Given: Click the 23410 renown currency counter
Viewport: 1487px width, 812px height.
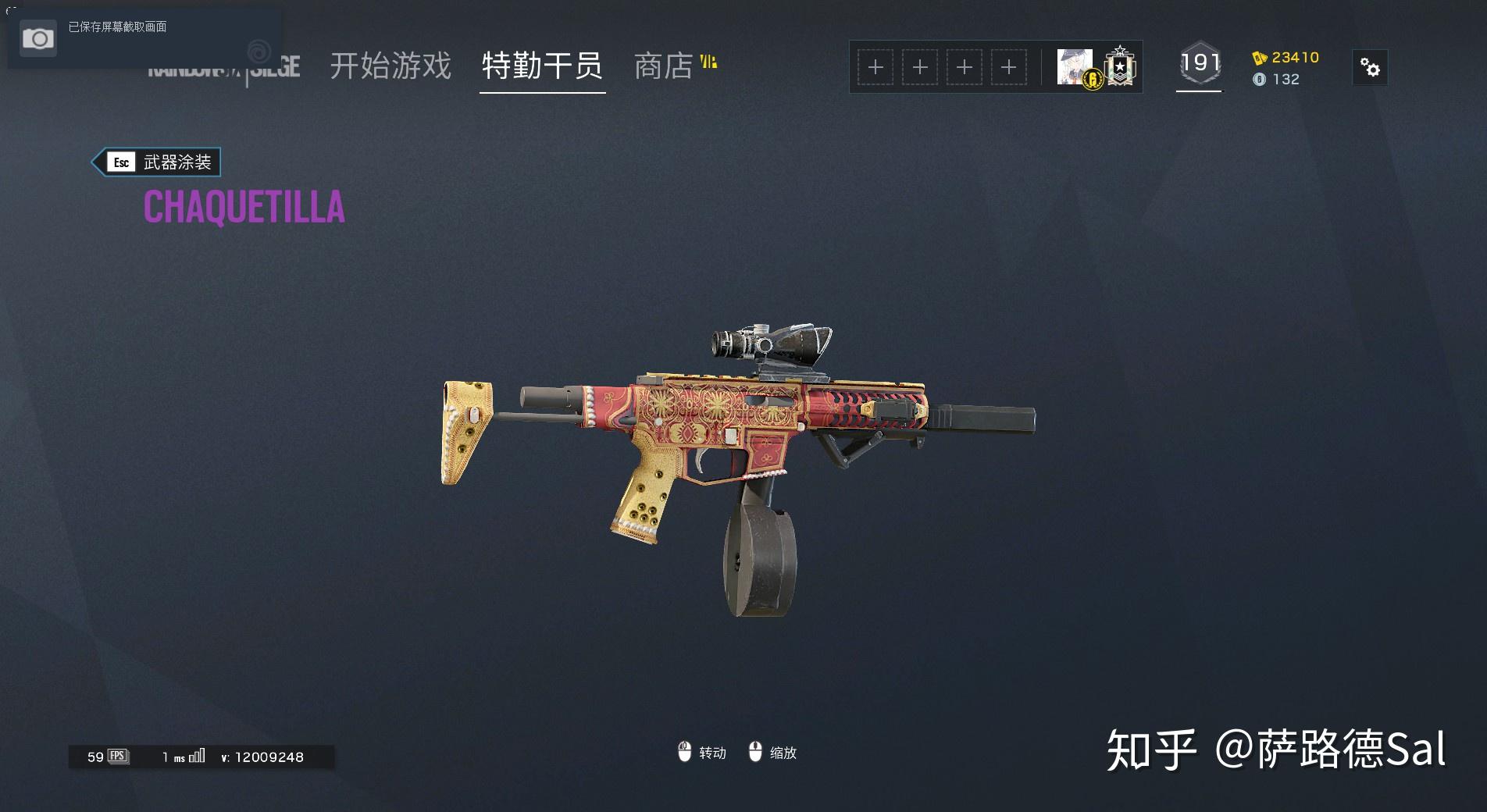Looking at the screenshot, I should point(1286,58).
